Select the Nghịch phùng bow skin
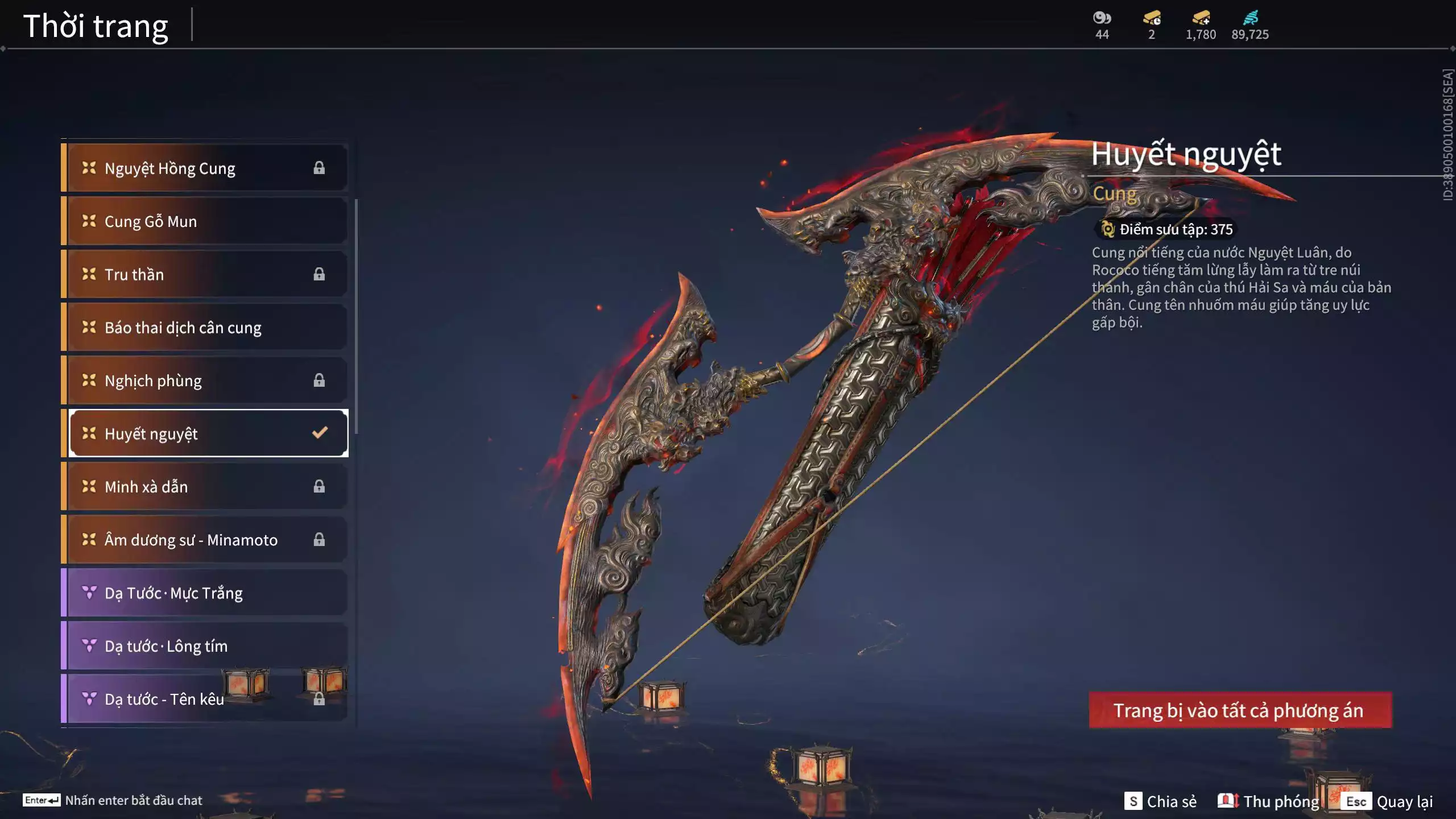1456x819 pixels. 205,380
